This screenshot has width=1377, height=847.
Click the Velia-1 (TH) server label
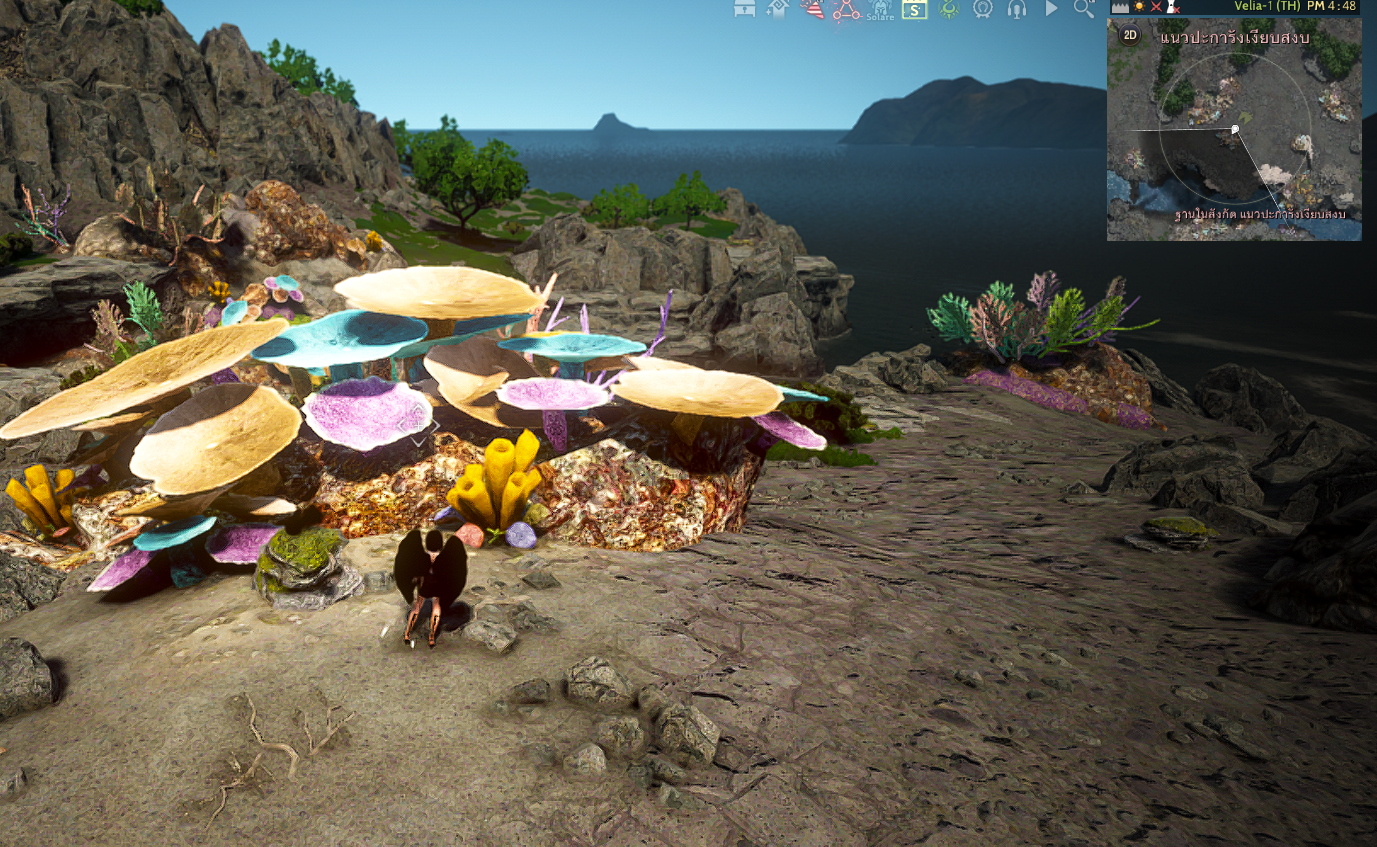[1267, 6]
